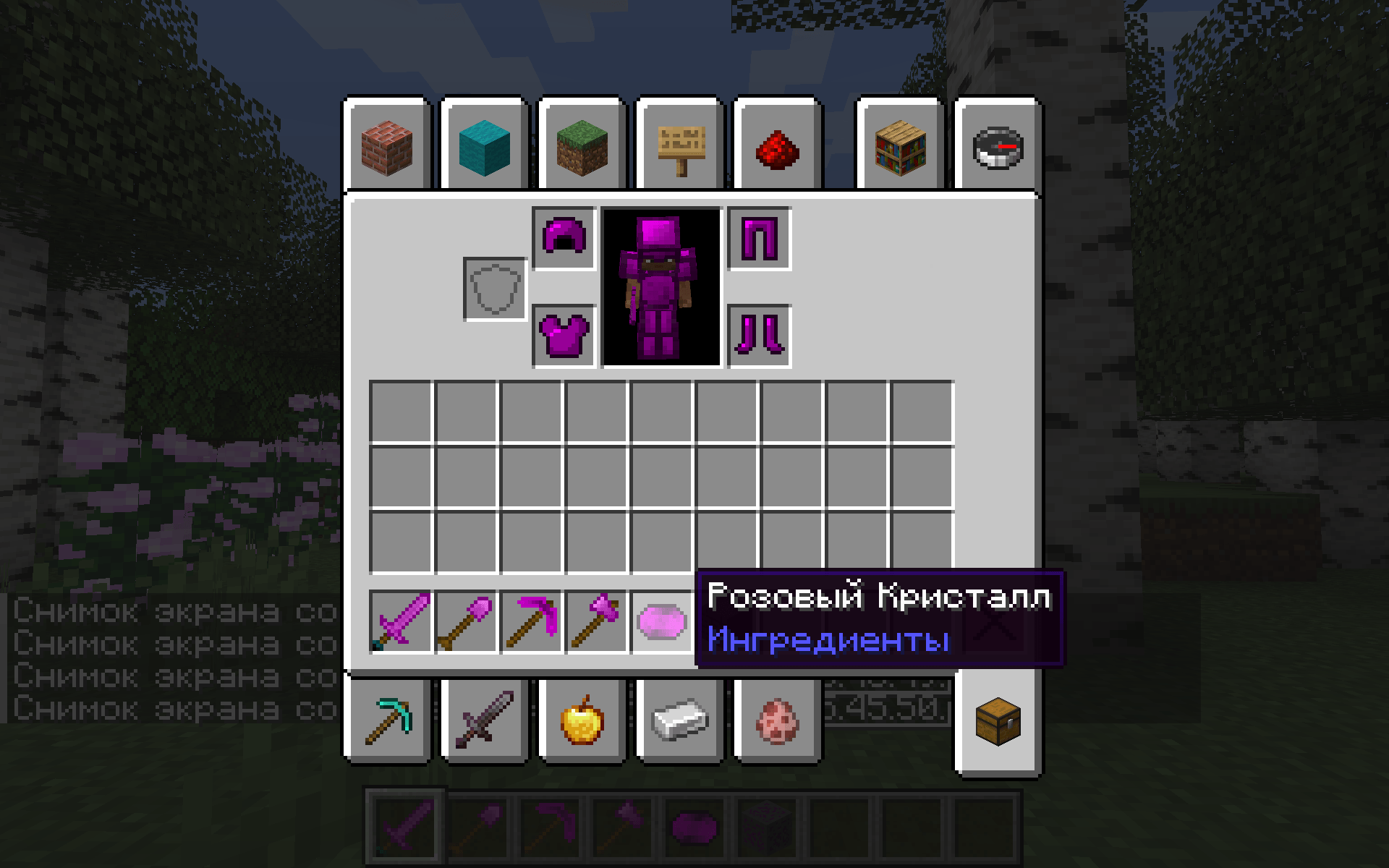This screenshot has height=868, width=1389.
Task: Select the sign Functional Blocks icon
Action: click(680, 148)
